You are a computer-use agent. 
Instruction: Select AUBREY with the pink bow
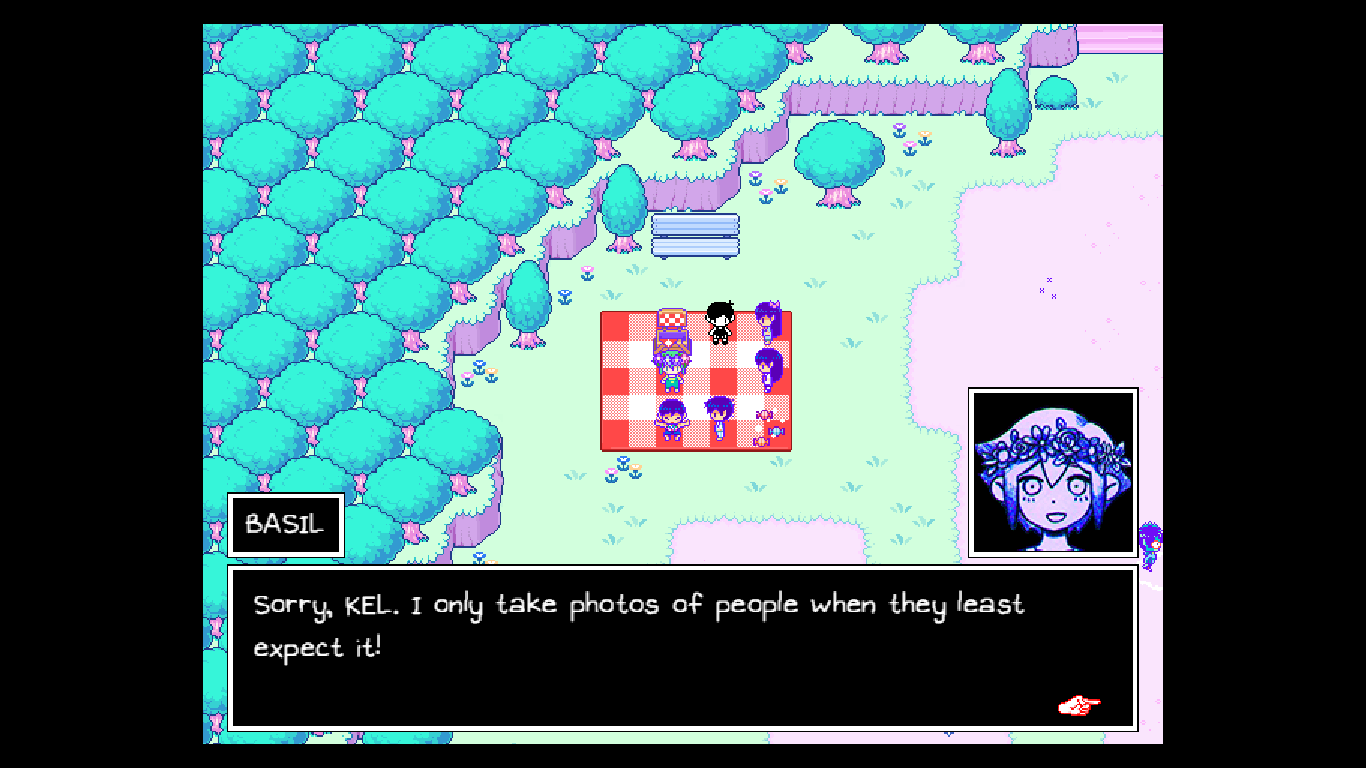point(768,320)
